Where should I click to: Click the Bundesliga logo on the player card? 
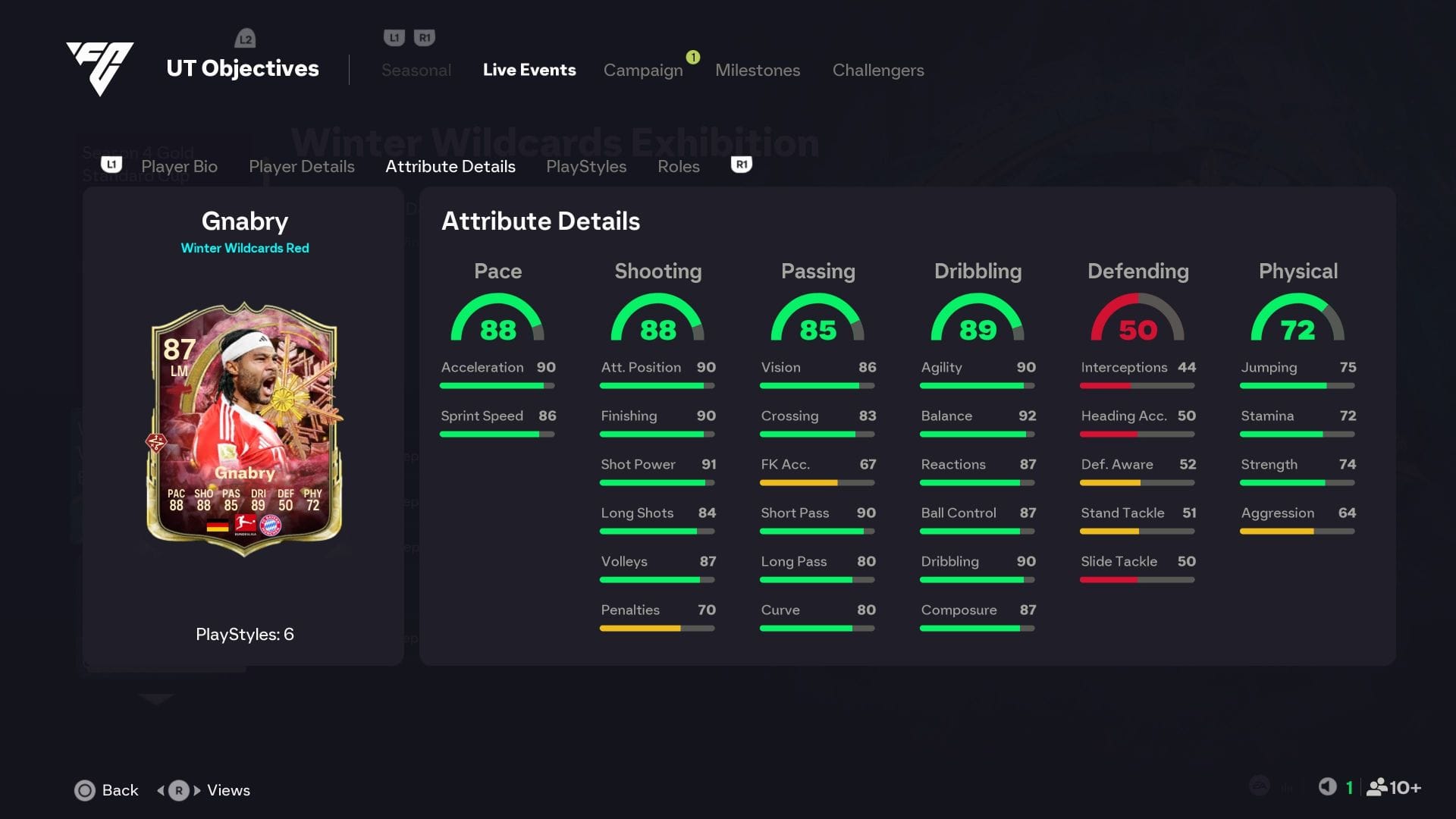pos(245,523)
